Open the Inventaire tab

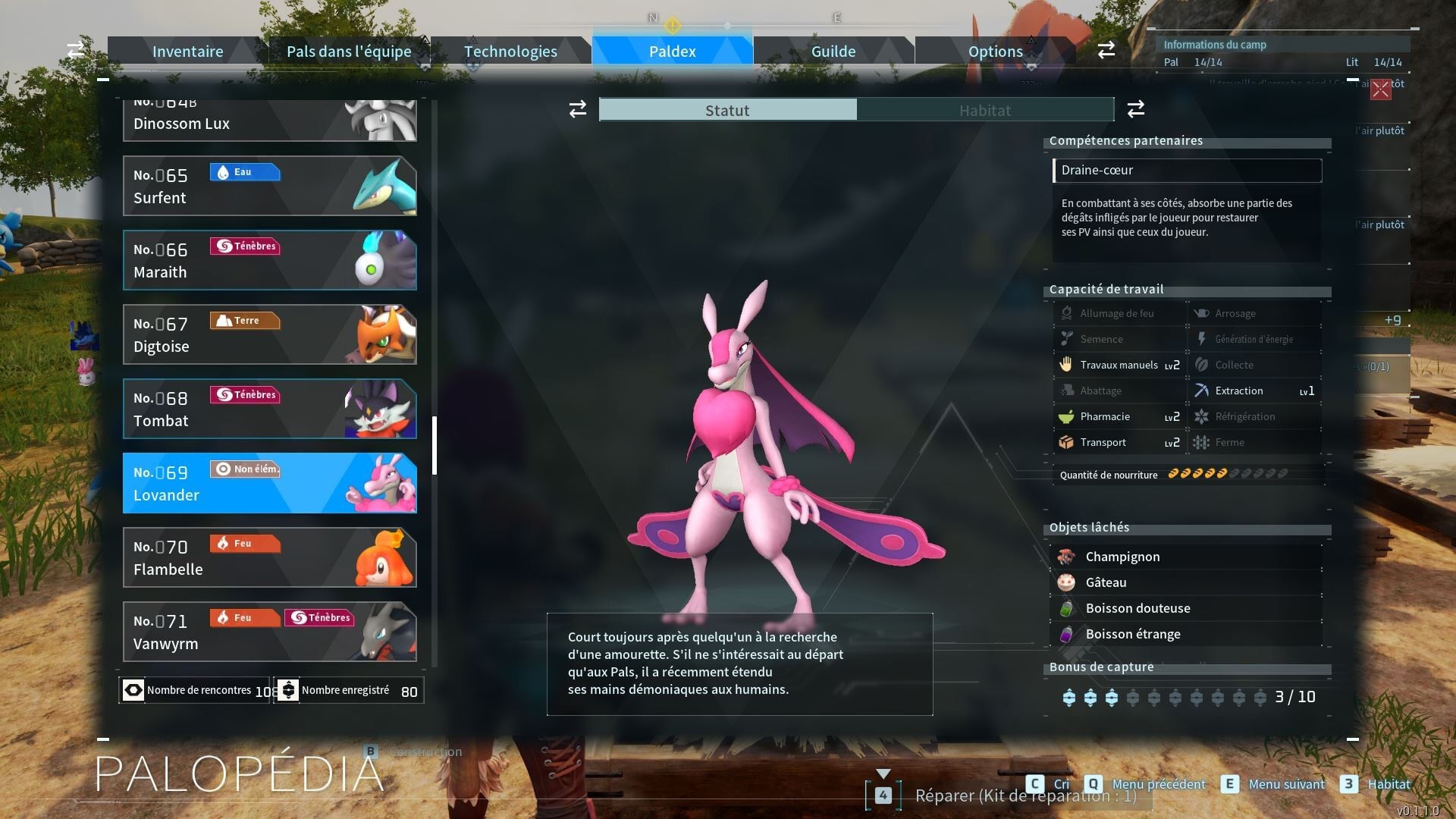coord(187,52)
